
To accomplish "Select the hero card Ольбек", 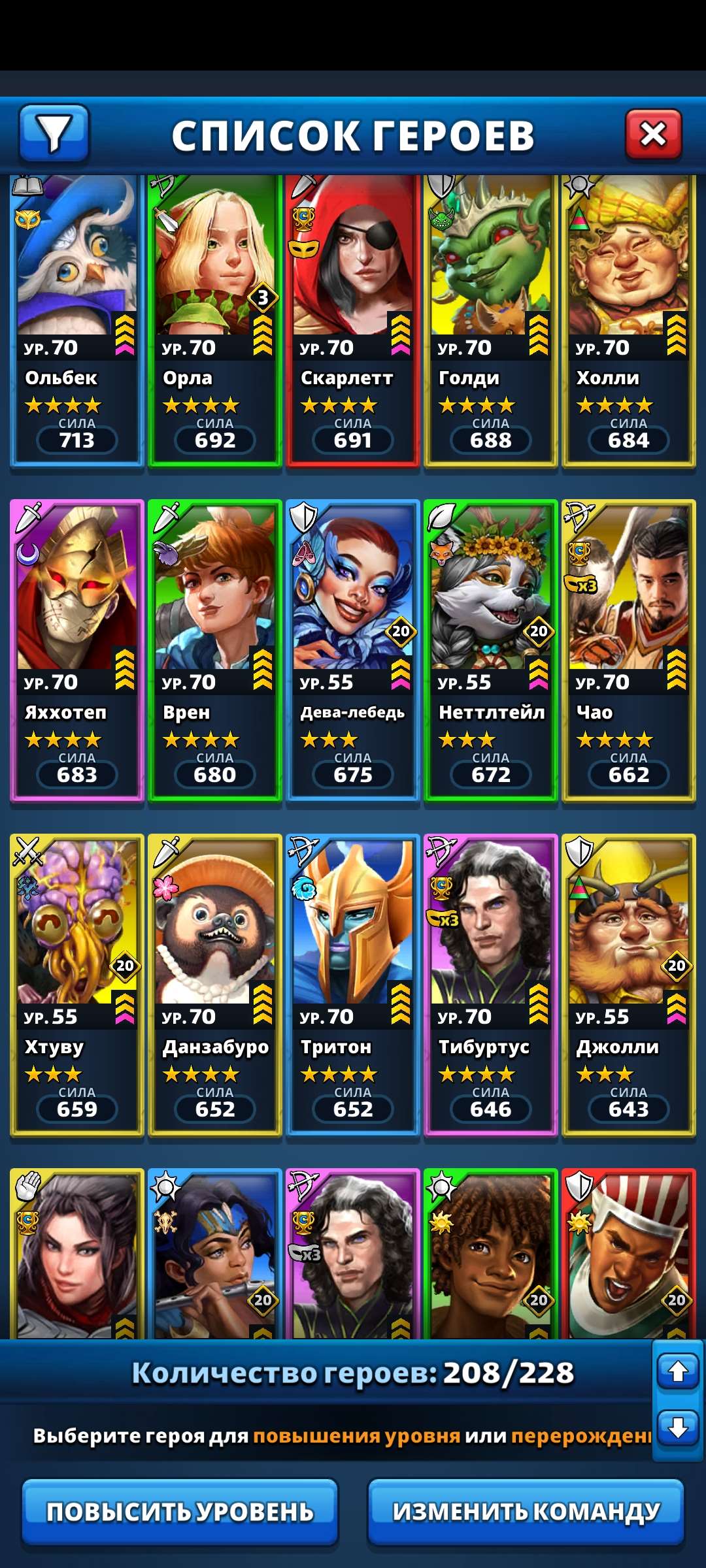I will pyautogui.click(x=76, y=320).
